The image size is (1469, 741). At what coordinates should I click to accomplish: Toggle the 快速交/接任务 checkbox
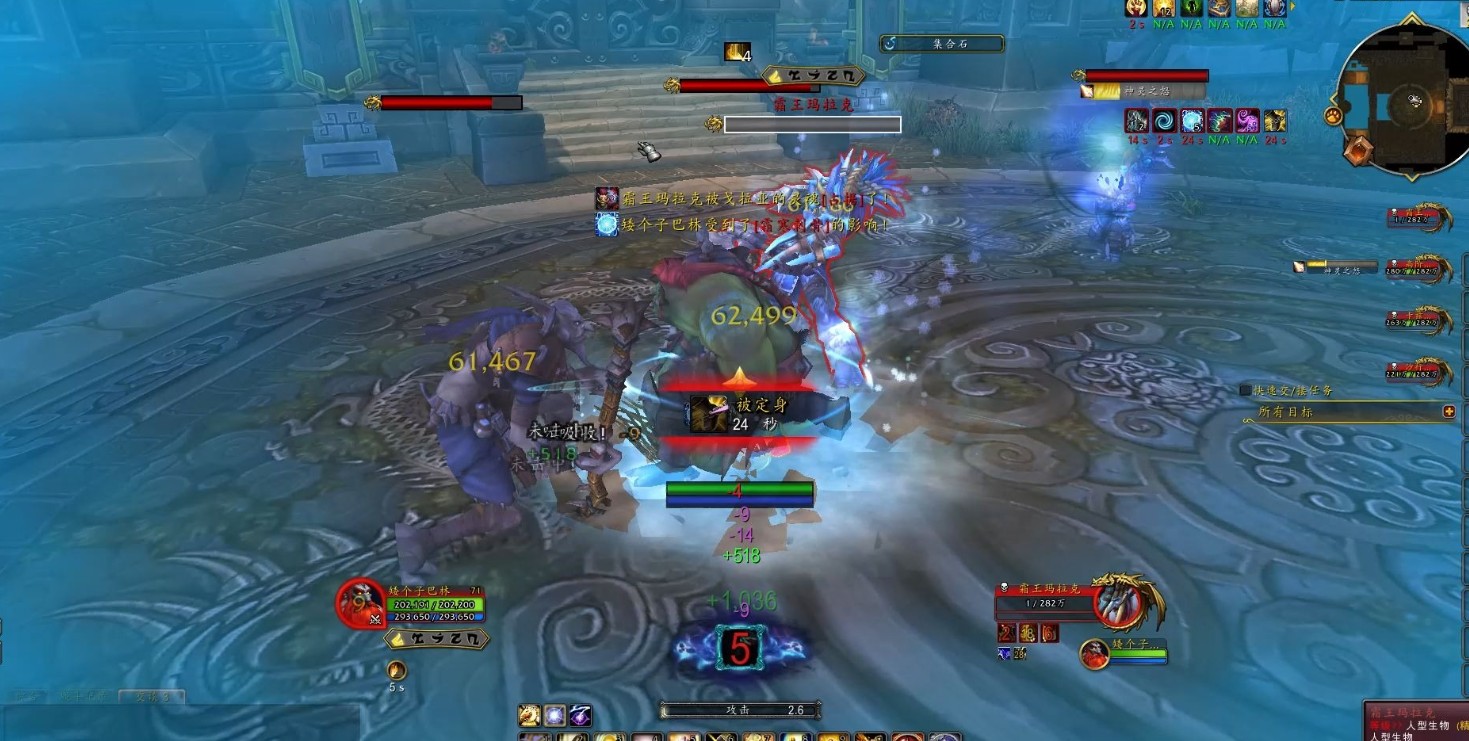[1245, 390]
